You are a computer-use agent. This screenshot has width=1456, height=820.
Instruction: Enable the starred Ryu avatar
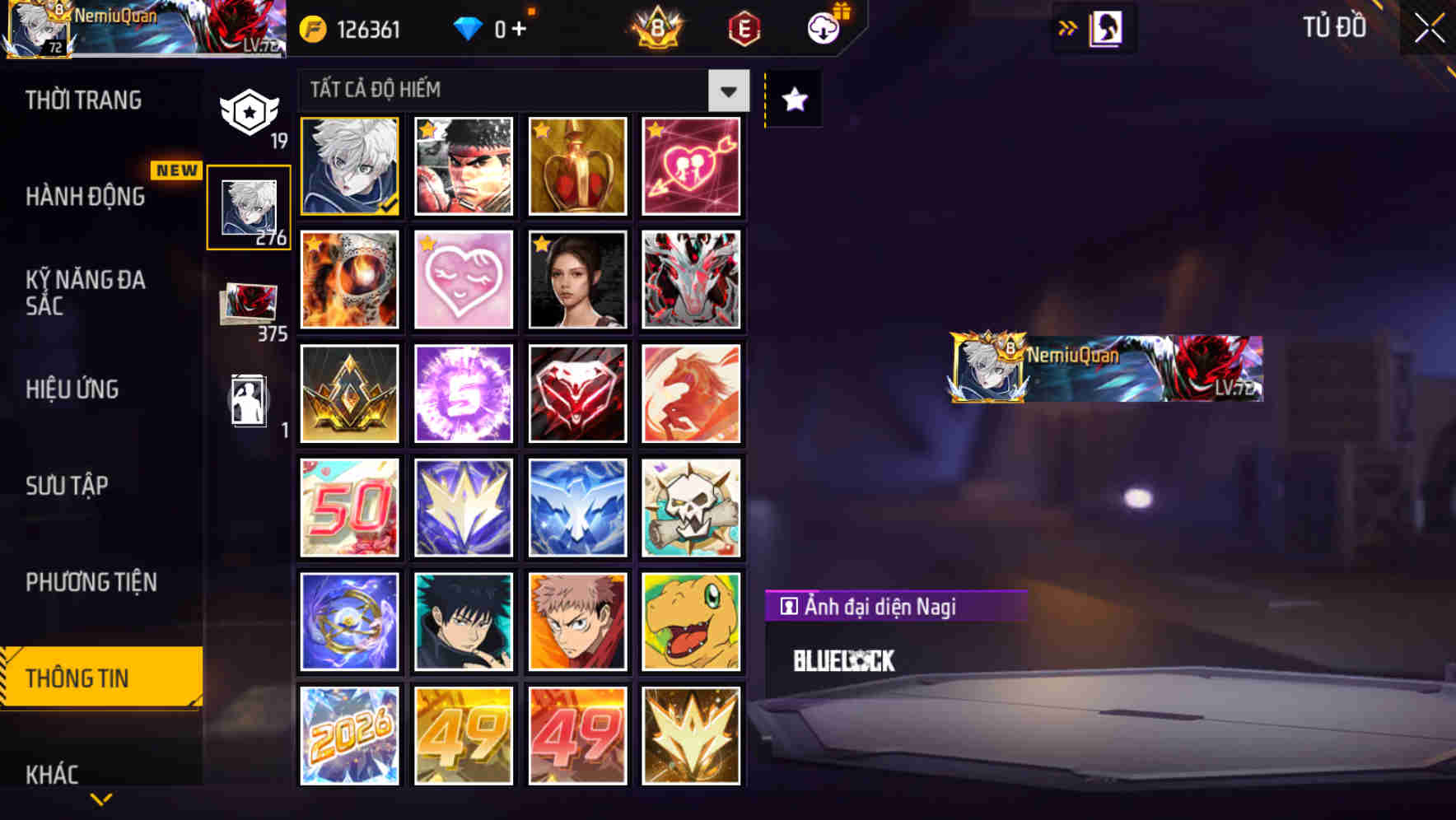pos(464,166)
